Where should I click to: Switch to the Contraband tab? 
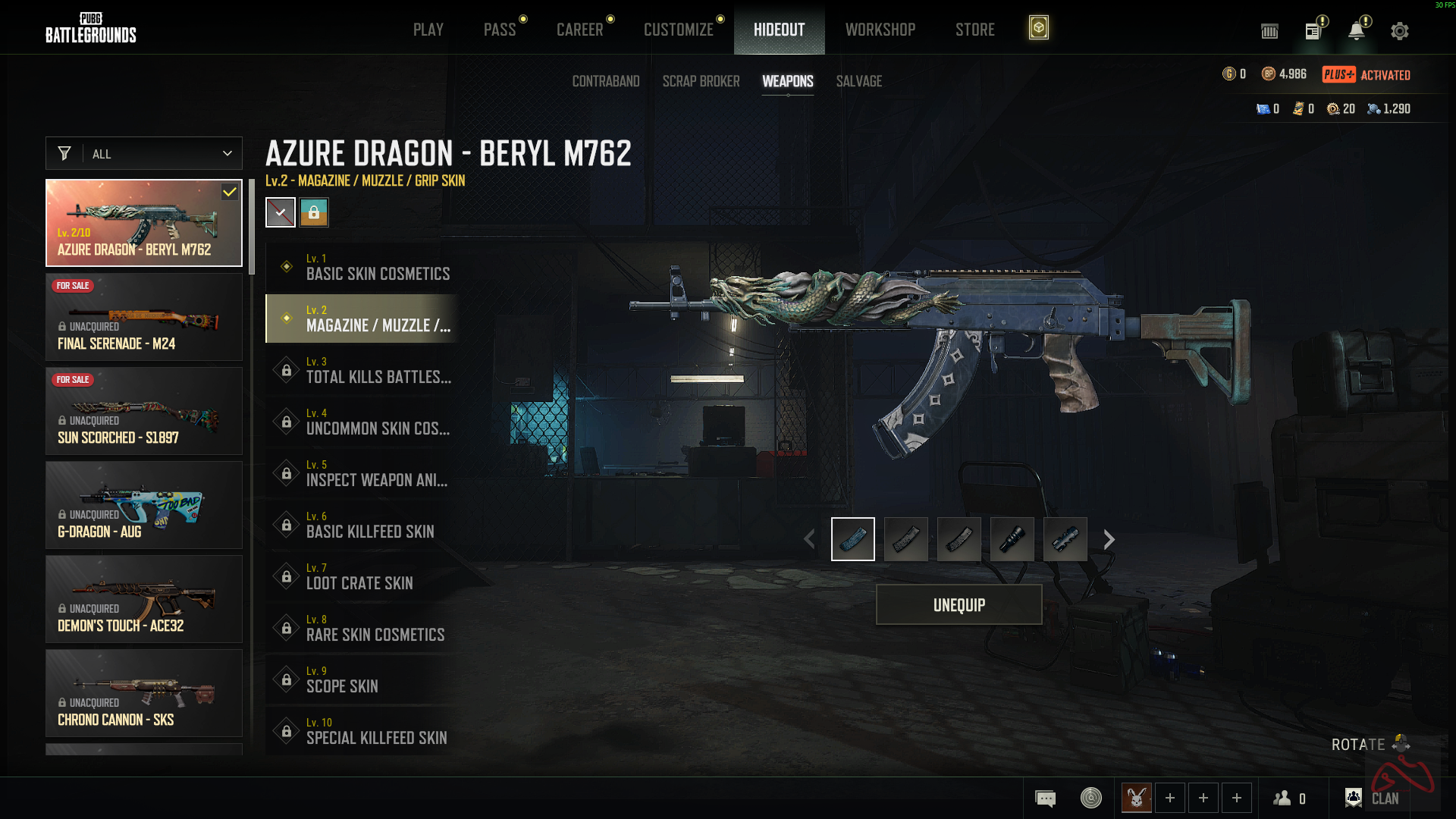coord(605,81)
